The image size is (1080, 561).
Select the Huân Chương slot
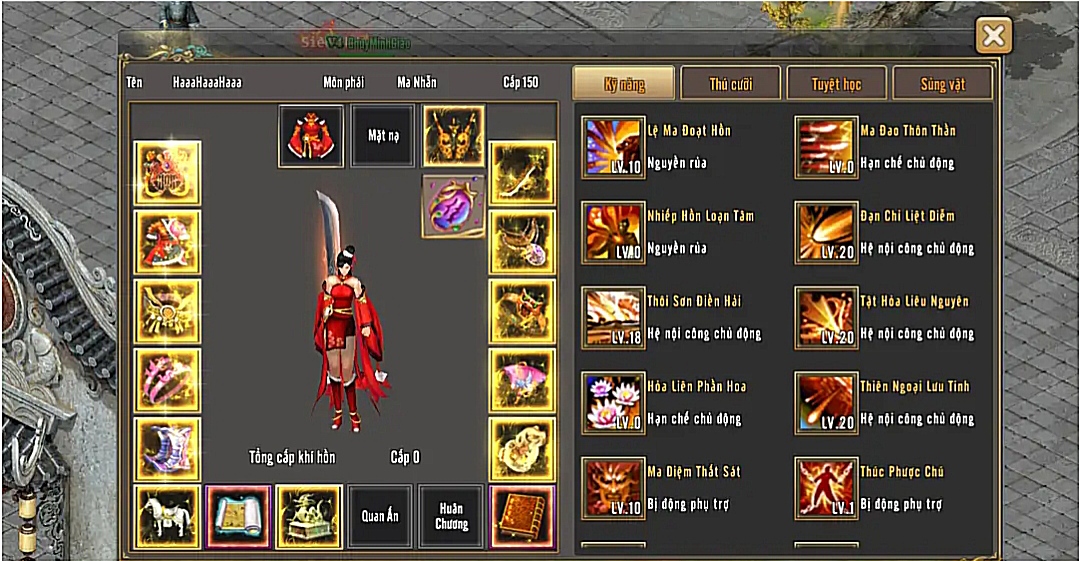[x=450, y=516]
